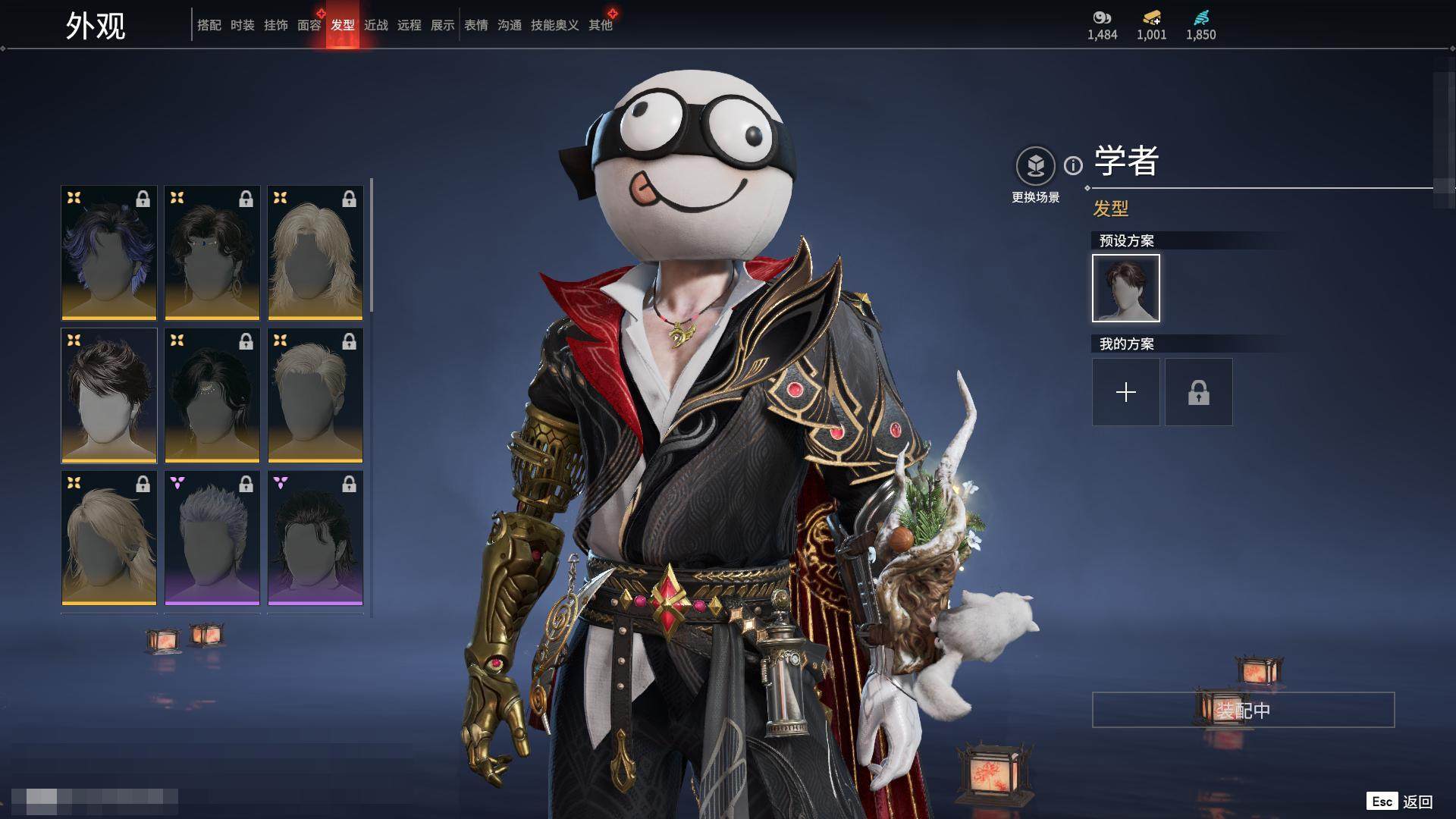The width and height of the screenshot is (1456, 819).
Task: Open the 其他 tab
Action: (x=600, y=25)
